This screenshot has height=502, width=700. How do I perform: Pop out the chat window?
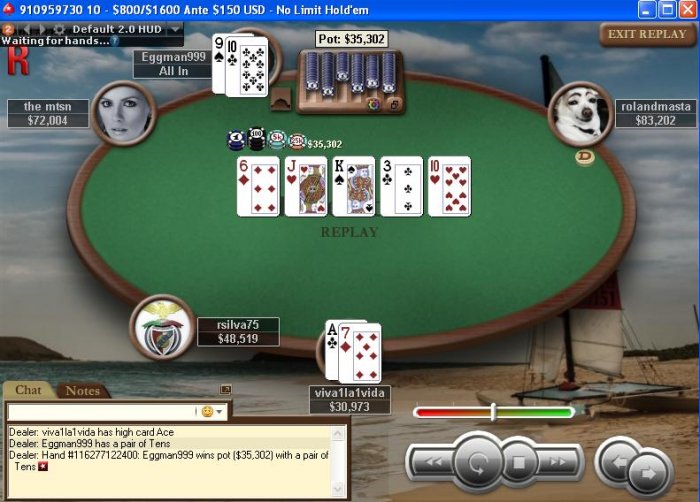tap(226, 390)
